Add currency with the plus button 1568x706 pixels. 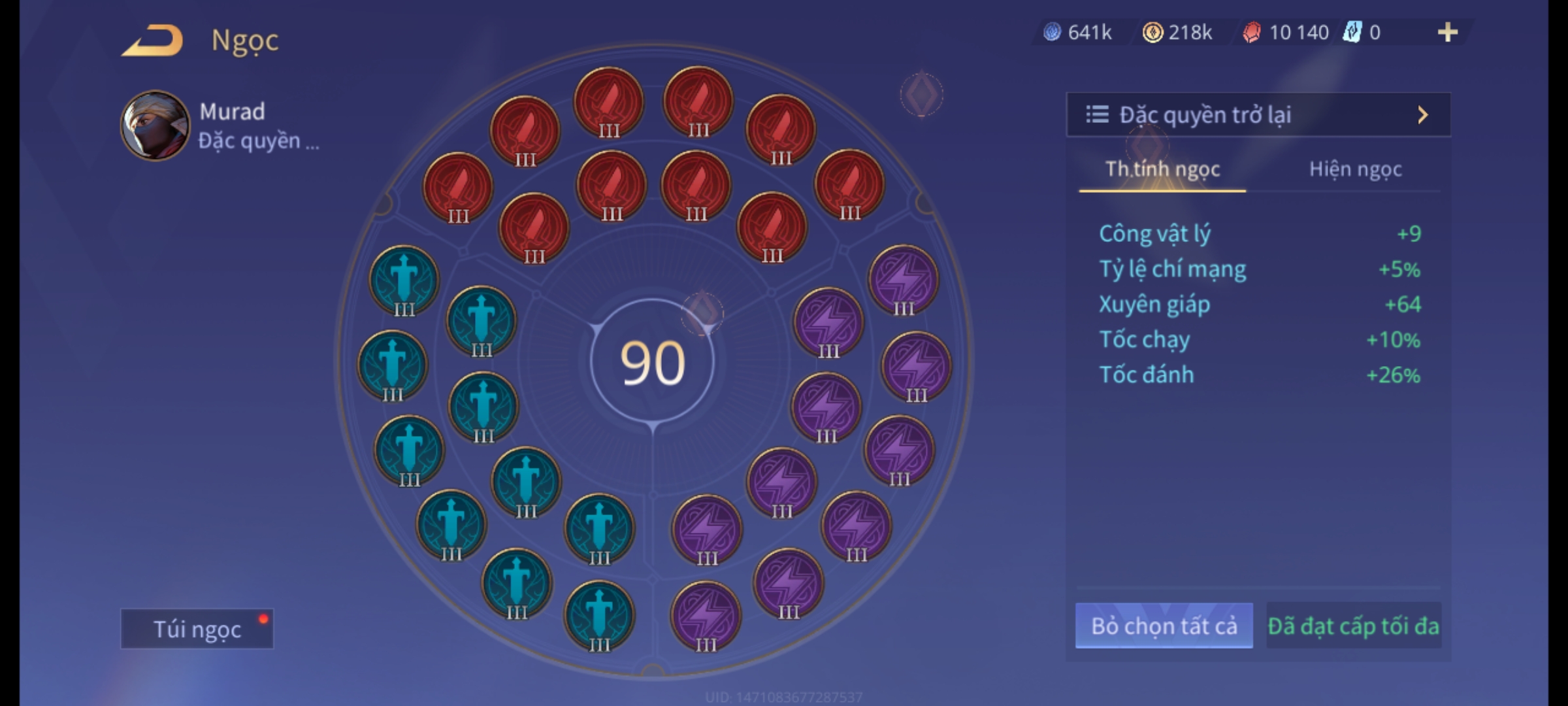[1447, 32]
